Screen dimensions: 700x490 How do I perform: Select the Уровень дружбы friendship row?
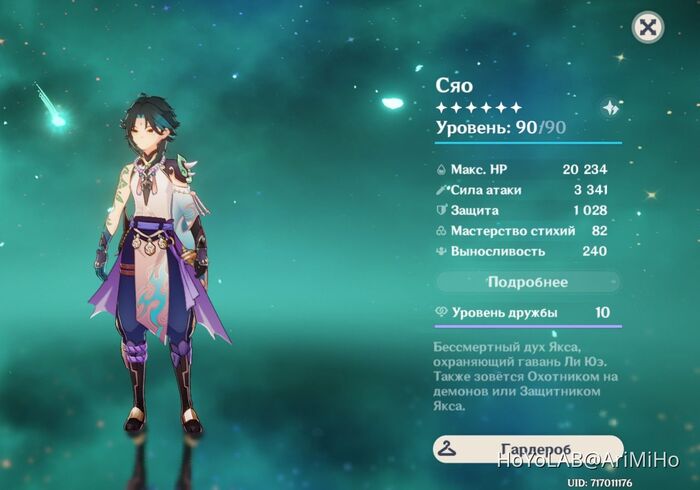point(527,313)
